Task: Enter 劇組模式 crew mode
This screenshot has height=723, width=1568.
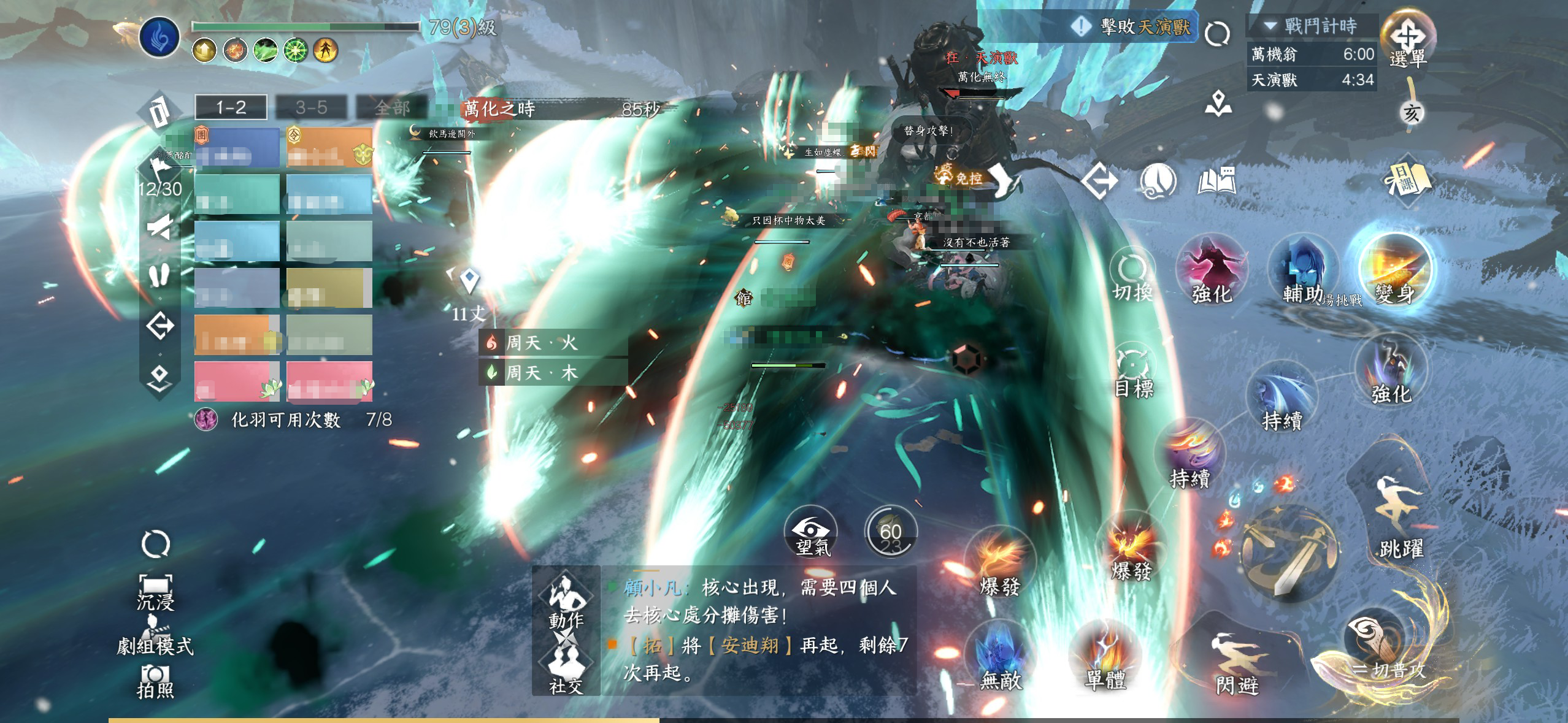Action: tap(155, 638)
